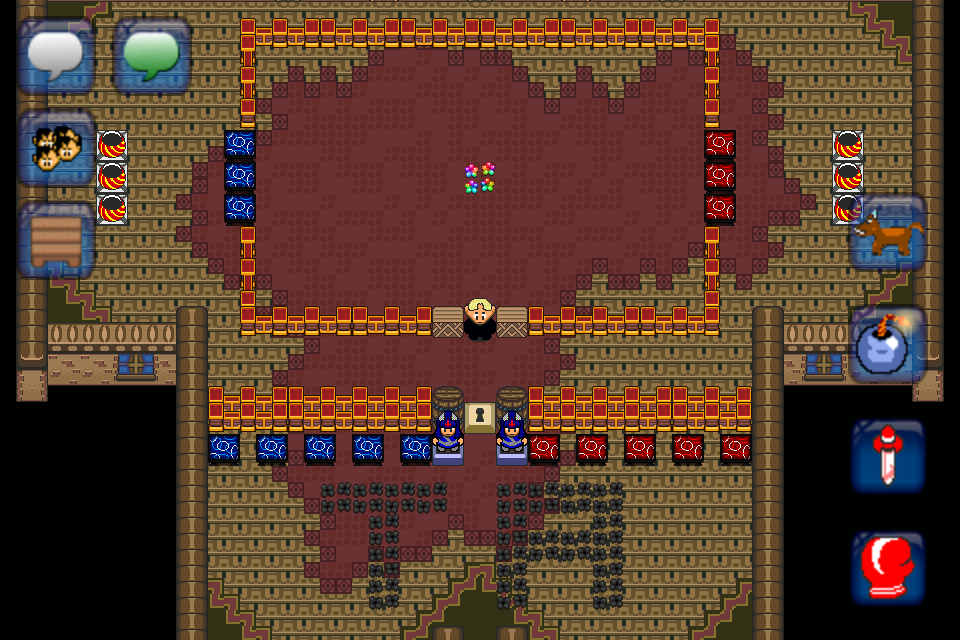The width and height of the screenshot is (960, 640).
Task: Activate the red glove grab button
Action: tap(888, 567)
